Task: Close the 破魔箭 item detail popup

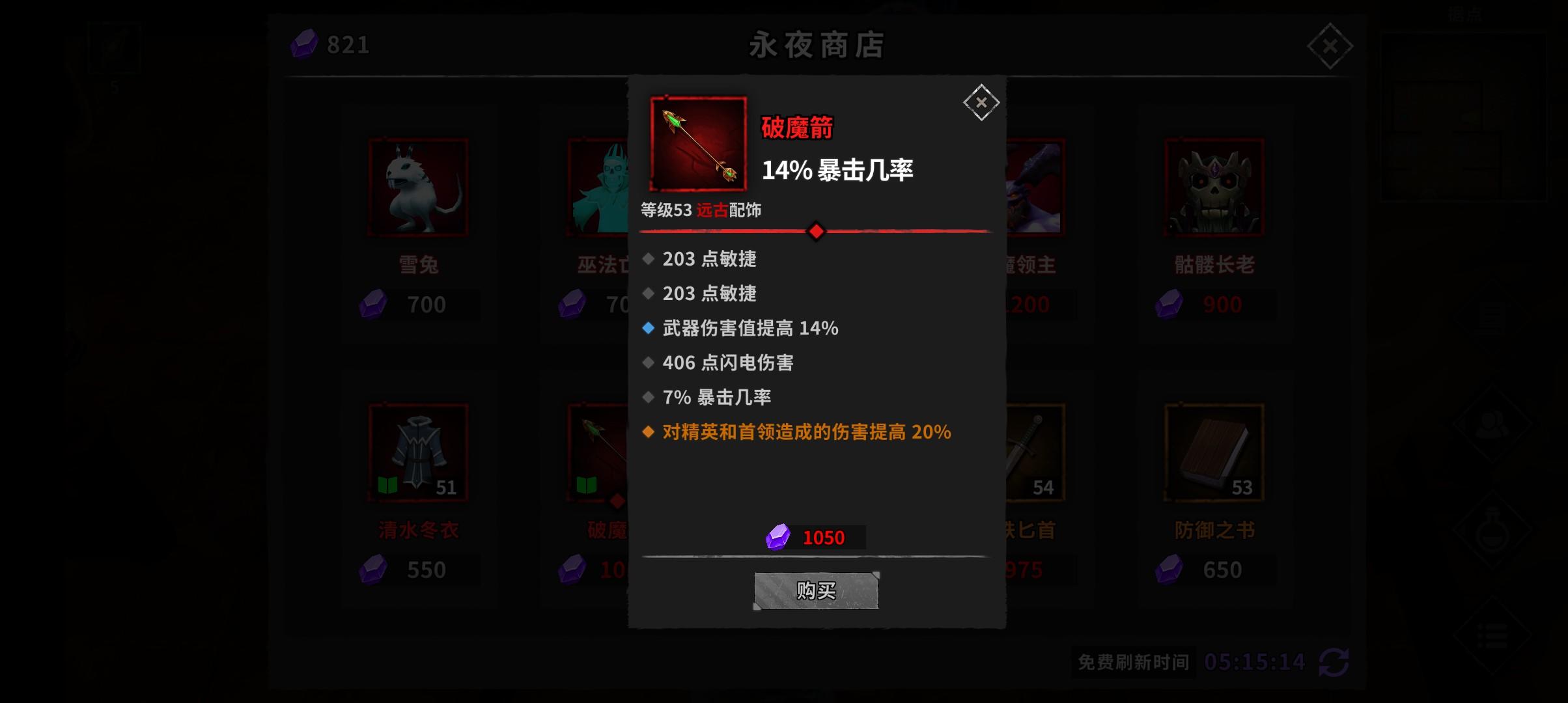Action: point(980,102)
